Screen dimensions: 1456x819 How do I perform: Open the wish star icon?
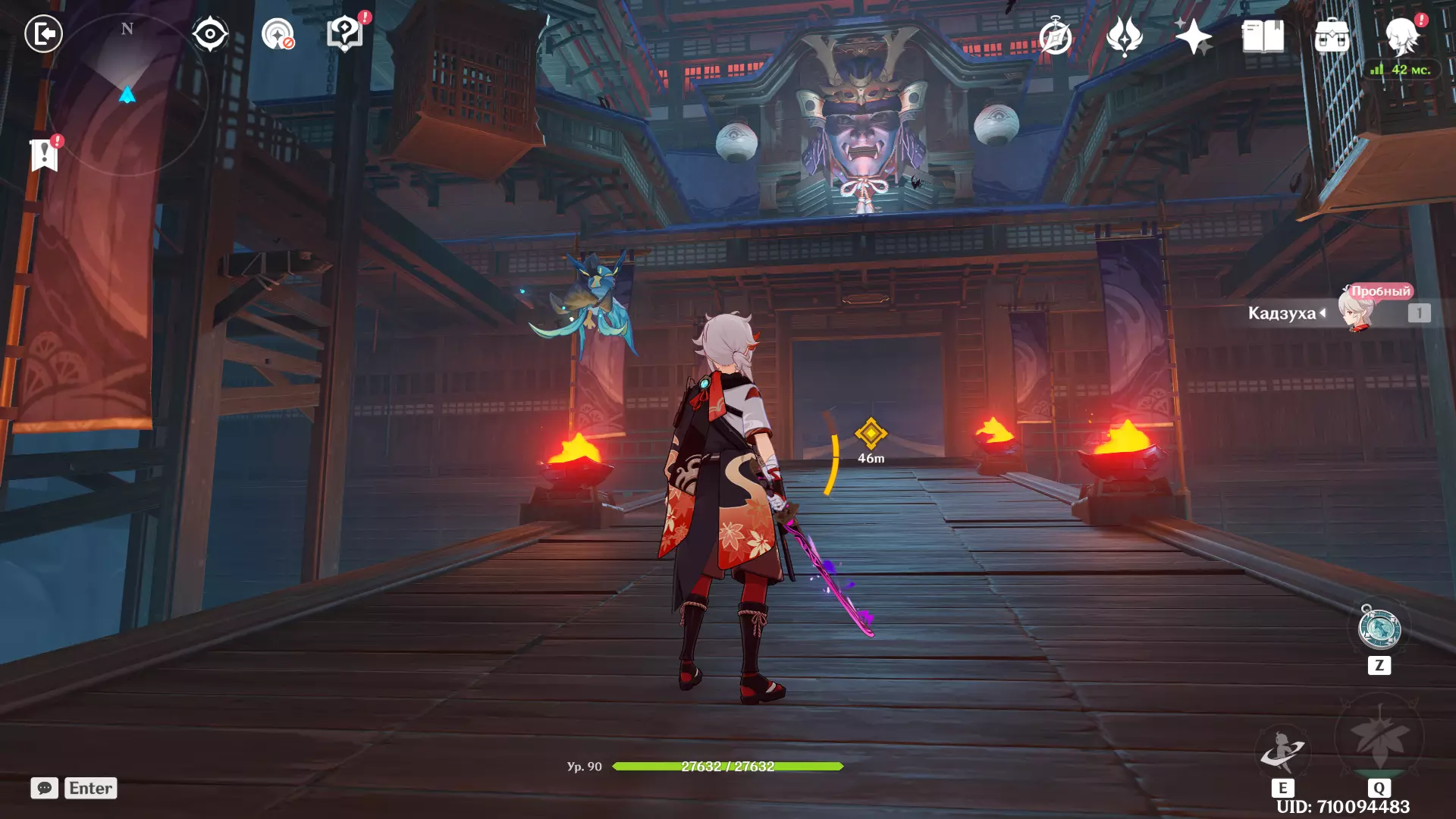pos(1193,36)
